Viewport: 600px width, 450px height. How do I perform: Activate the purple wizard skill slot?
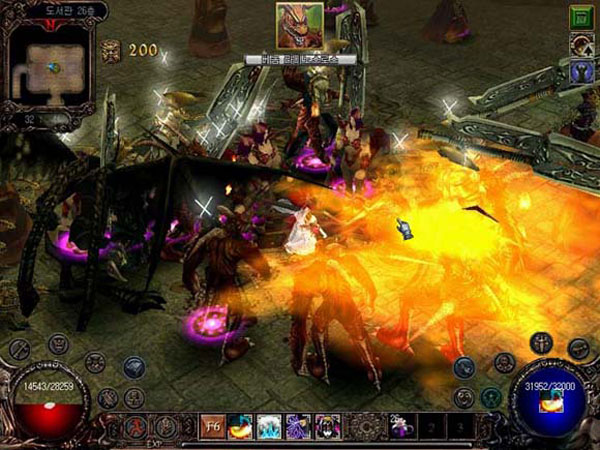coord(299,427)
